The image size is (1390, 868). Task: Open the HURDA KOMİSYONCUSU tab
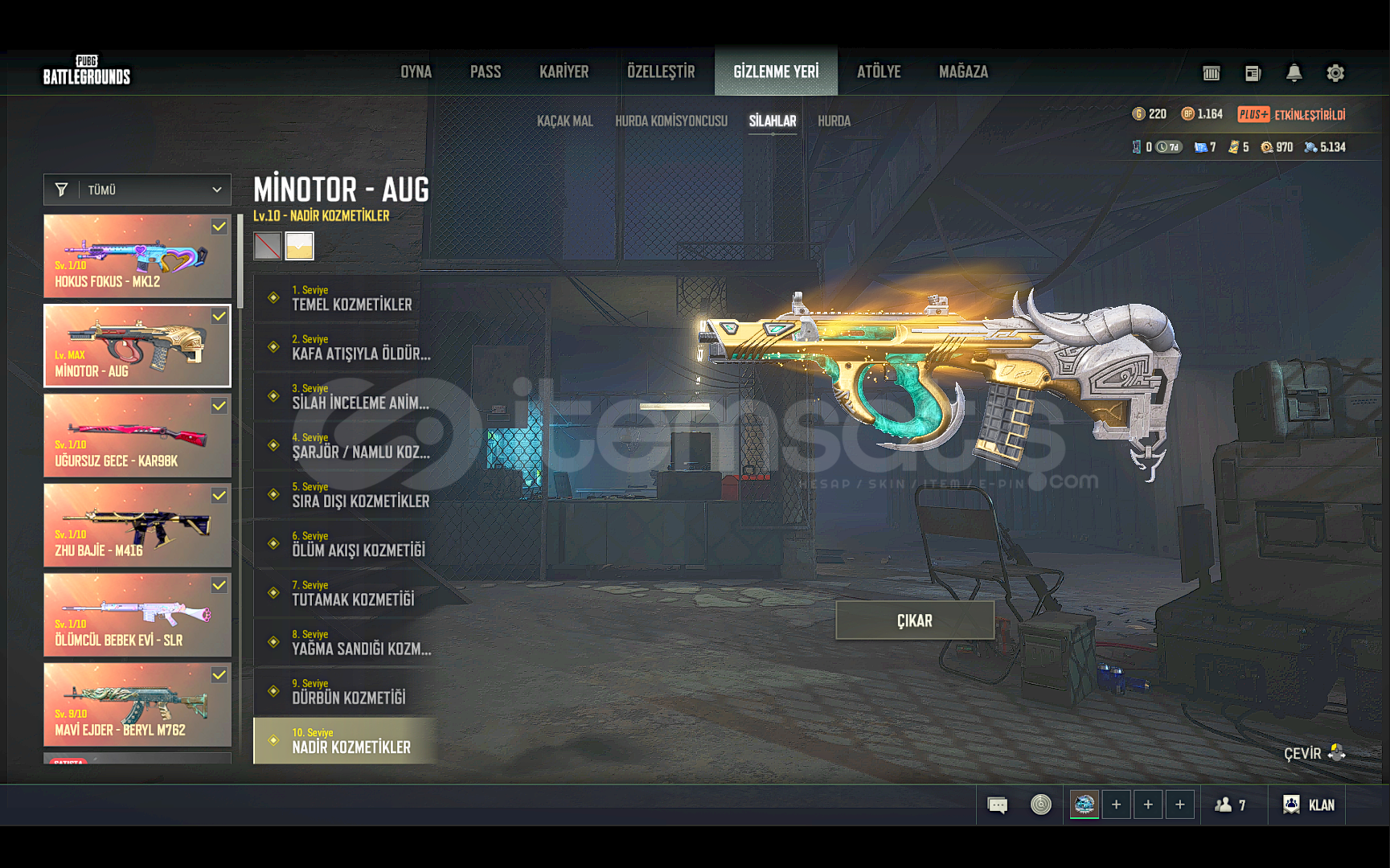click(670, 121)
